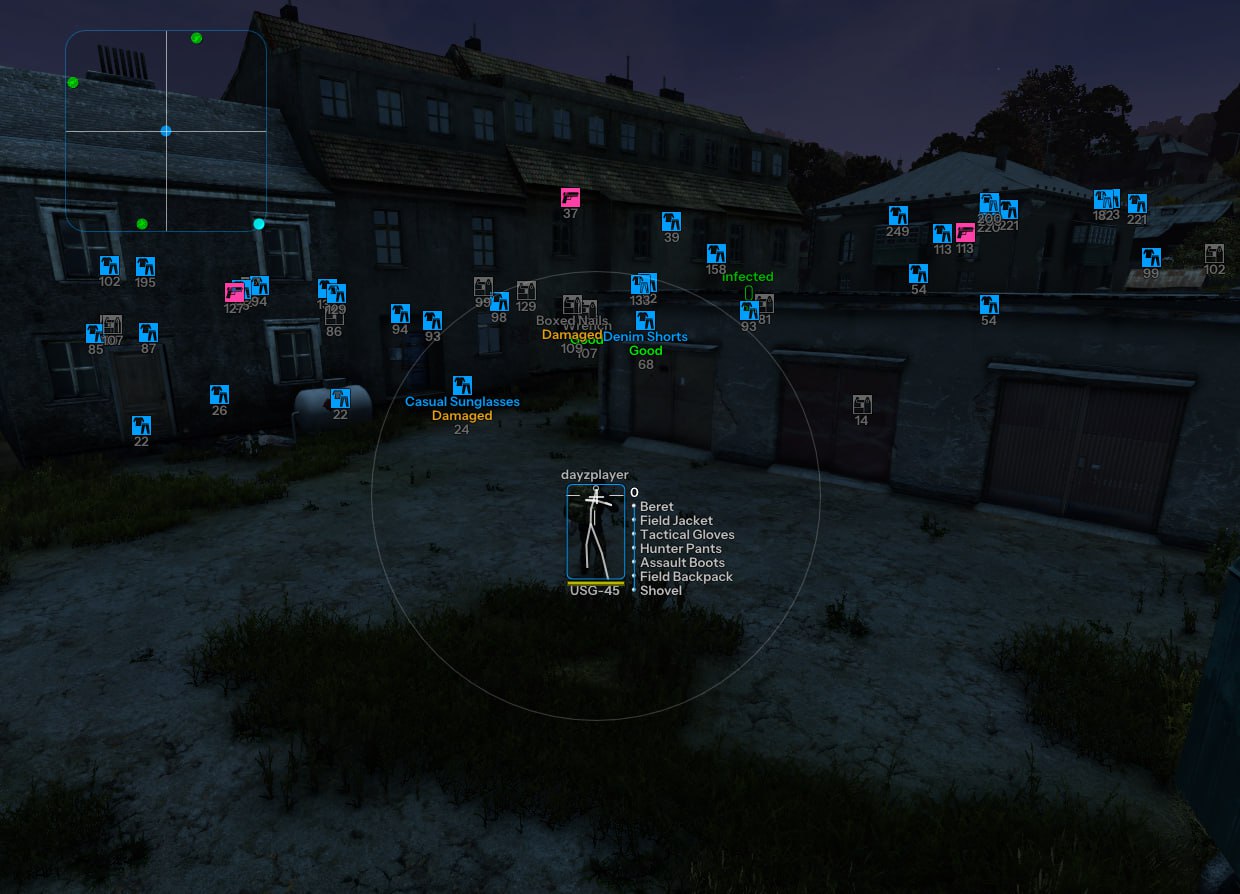Choose the clothing marker labeled 158
The image size is (1240, 894).
716,254
